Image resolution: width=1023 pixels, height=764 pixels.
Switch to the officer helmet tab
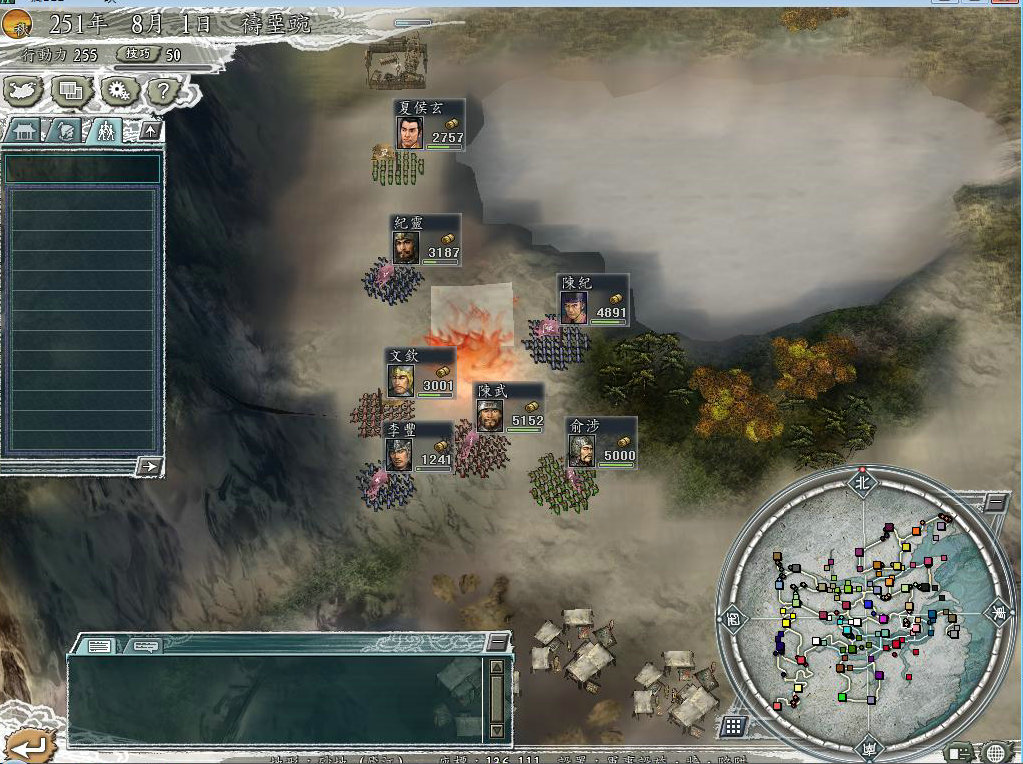click(x=64, y=130)
